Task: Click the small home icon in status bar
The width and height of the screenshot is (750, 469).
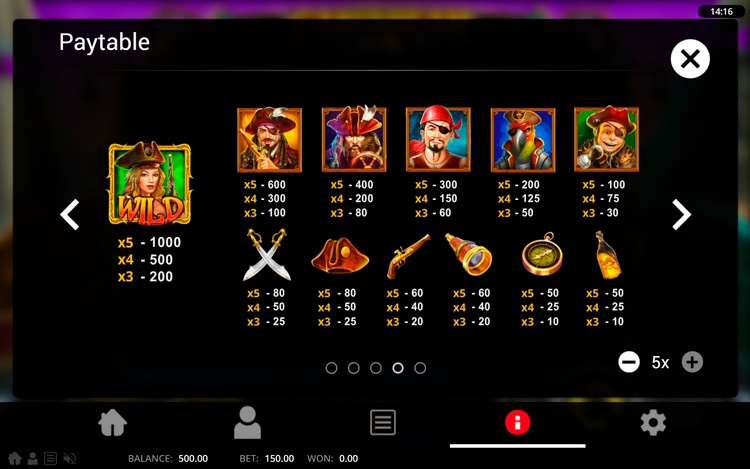Action: (15, 459)
